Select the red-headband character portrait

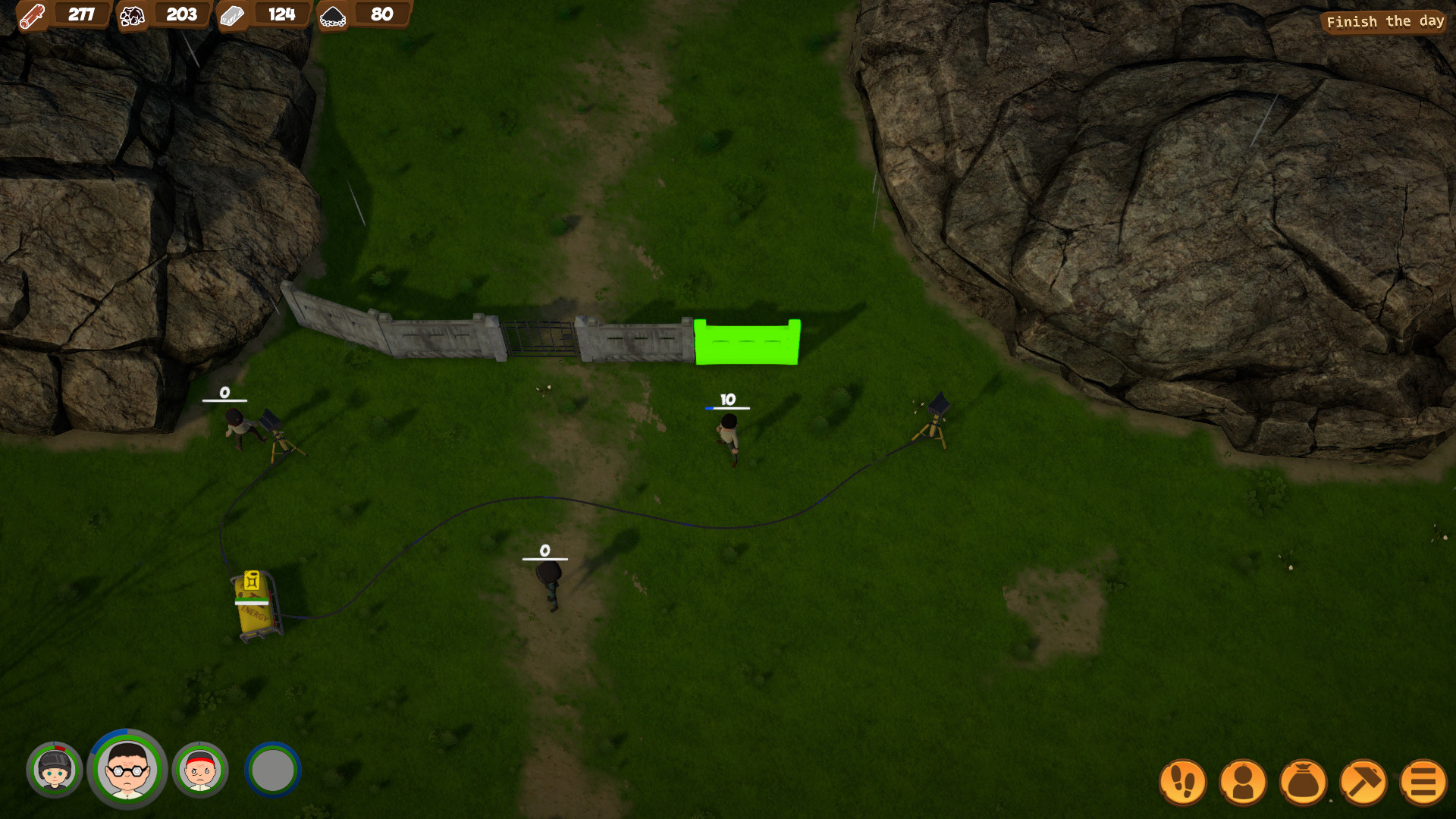199,769
